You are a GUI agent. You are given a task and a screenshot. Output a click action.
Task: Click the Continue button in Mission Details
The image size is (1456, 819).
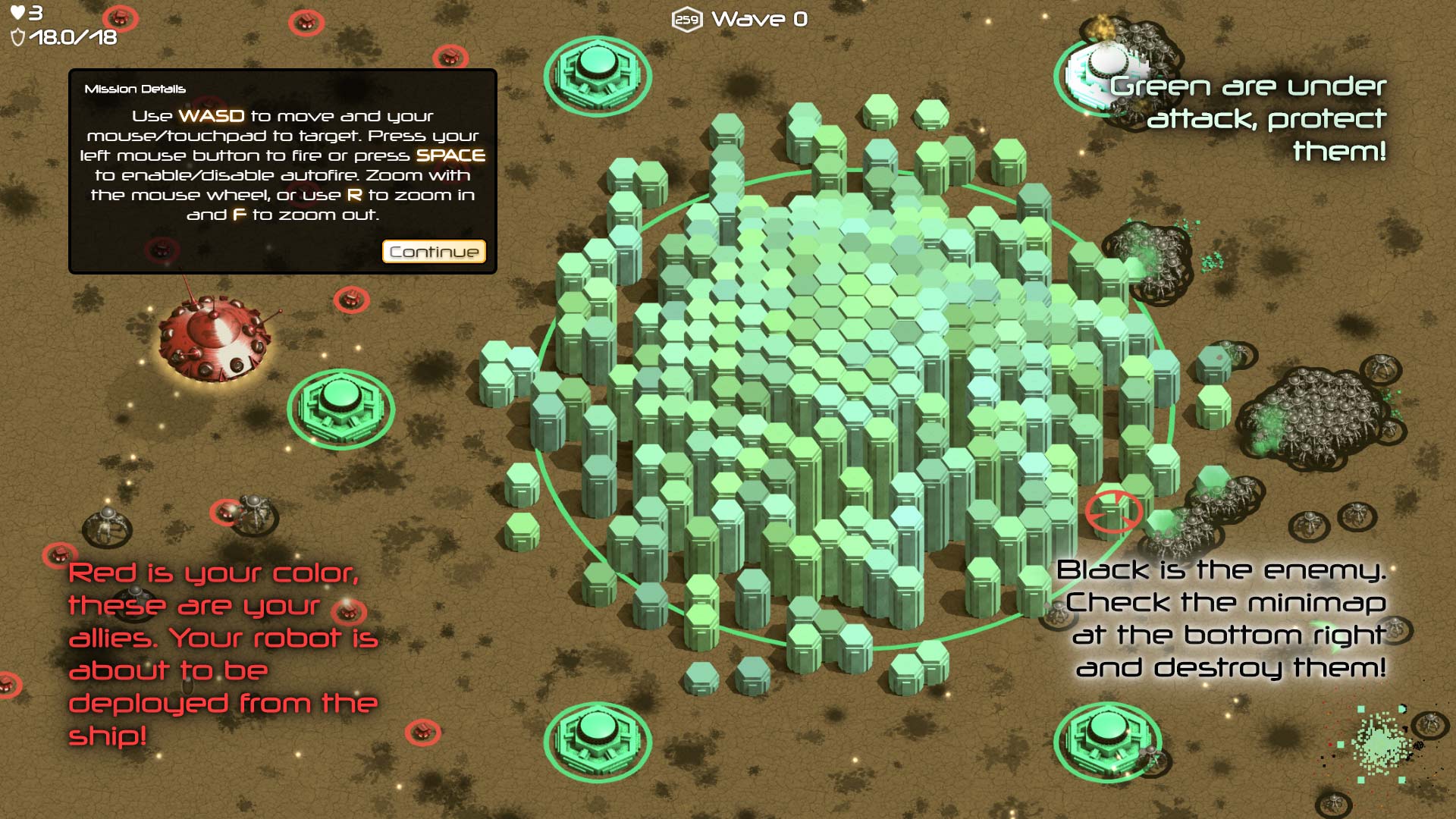click(434, 252)
